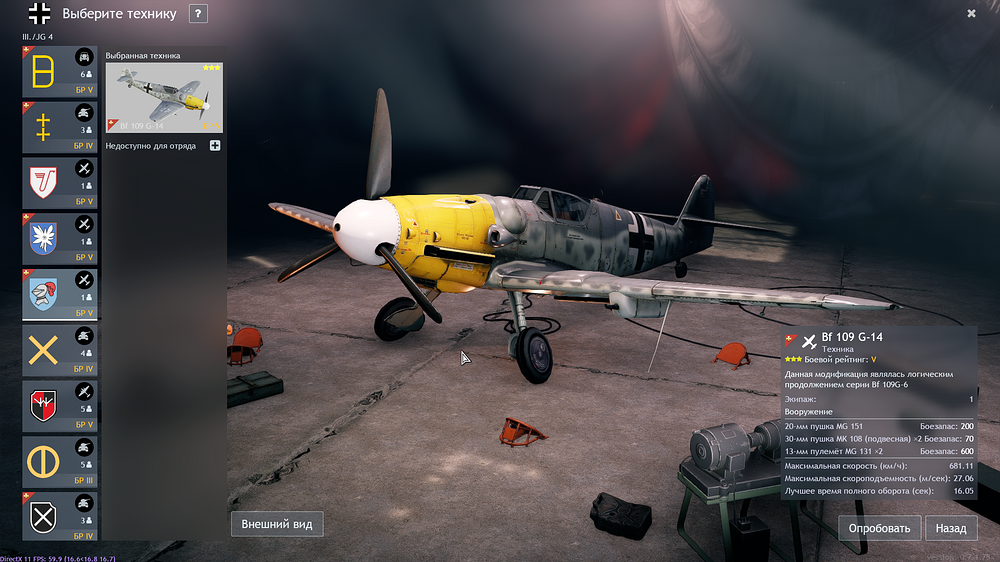Expand the unavailable-for-squad list with the plus icon
The image size is (1000, 562).
coord(215,146)
